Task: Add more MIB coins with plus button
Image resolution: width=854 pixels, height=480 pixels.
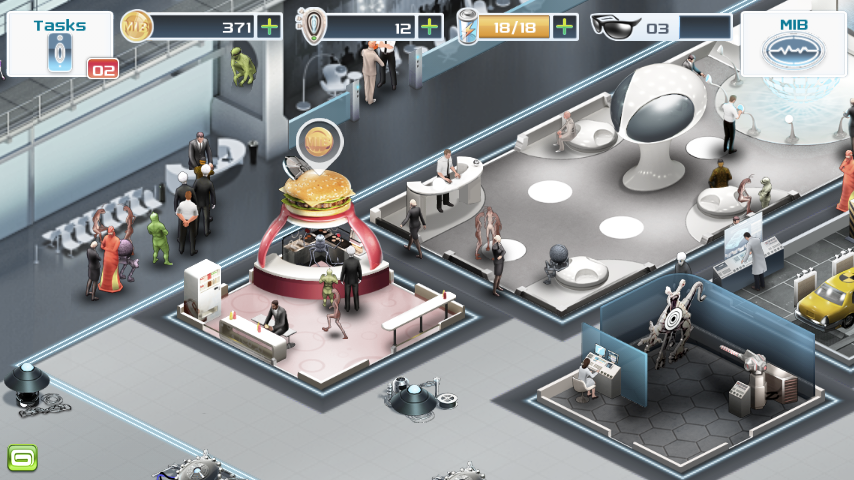Action: pos(268,27)
